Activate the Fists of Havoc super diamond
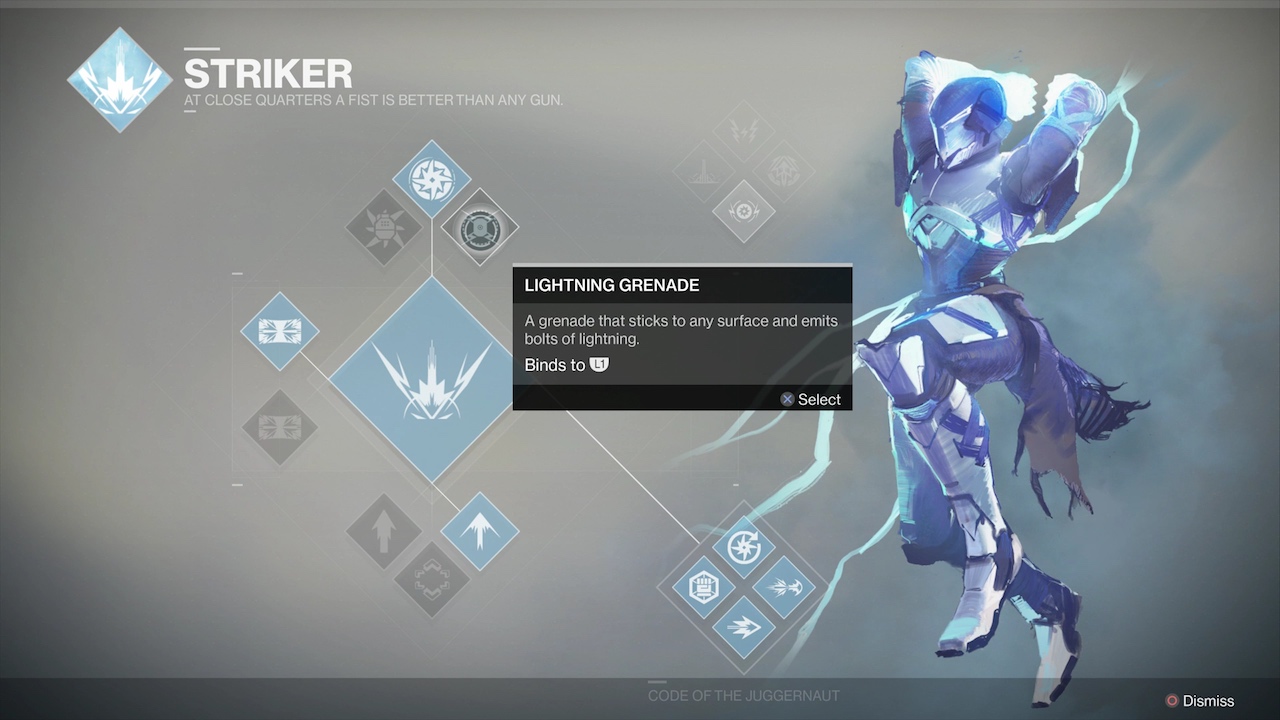 [x=432, y=379]
